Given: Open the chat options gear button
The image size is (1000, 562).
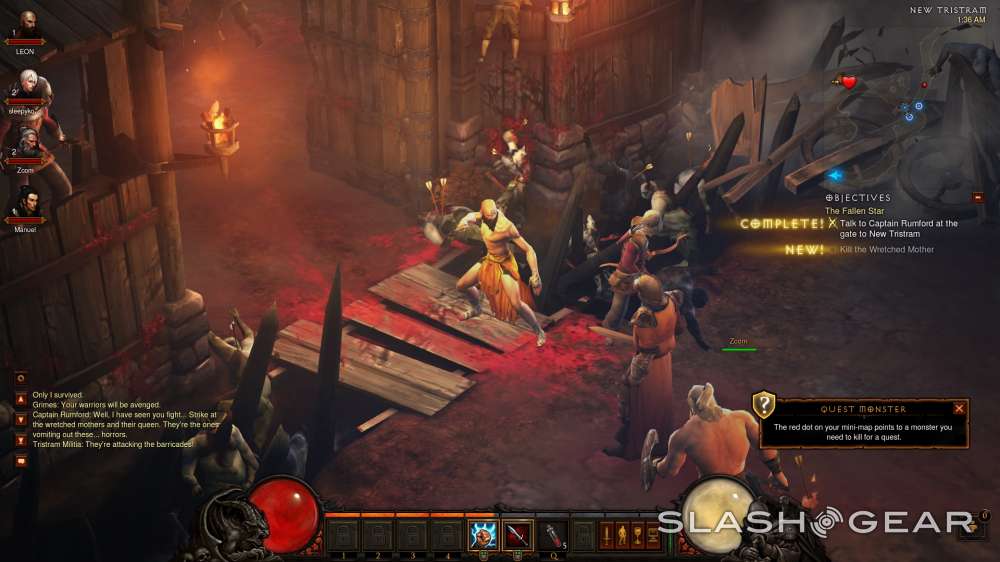Looking at the screenshot, I should [21, 378].
